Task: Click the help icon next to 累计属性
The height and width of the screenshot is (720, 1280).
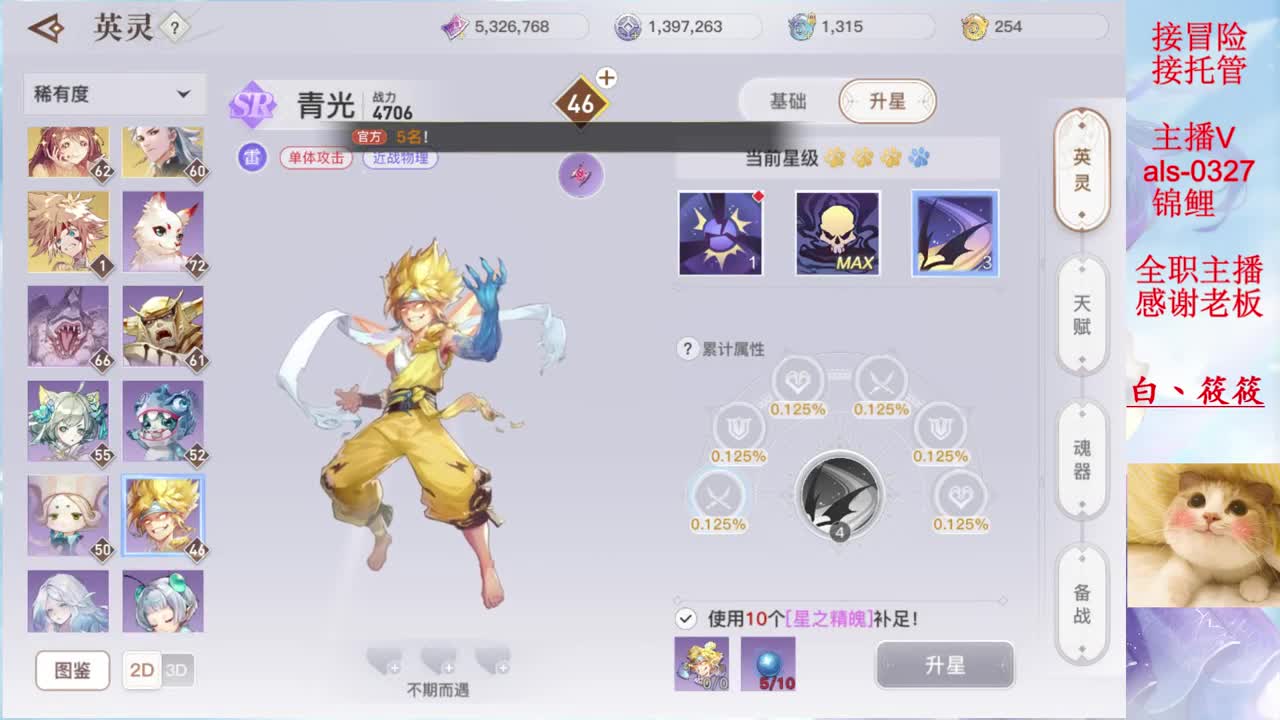Action: (x=687, y=349)
